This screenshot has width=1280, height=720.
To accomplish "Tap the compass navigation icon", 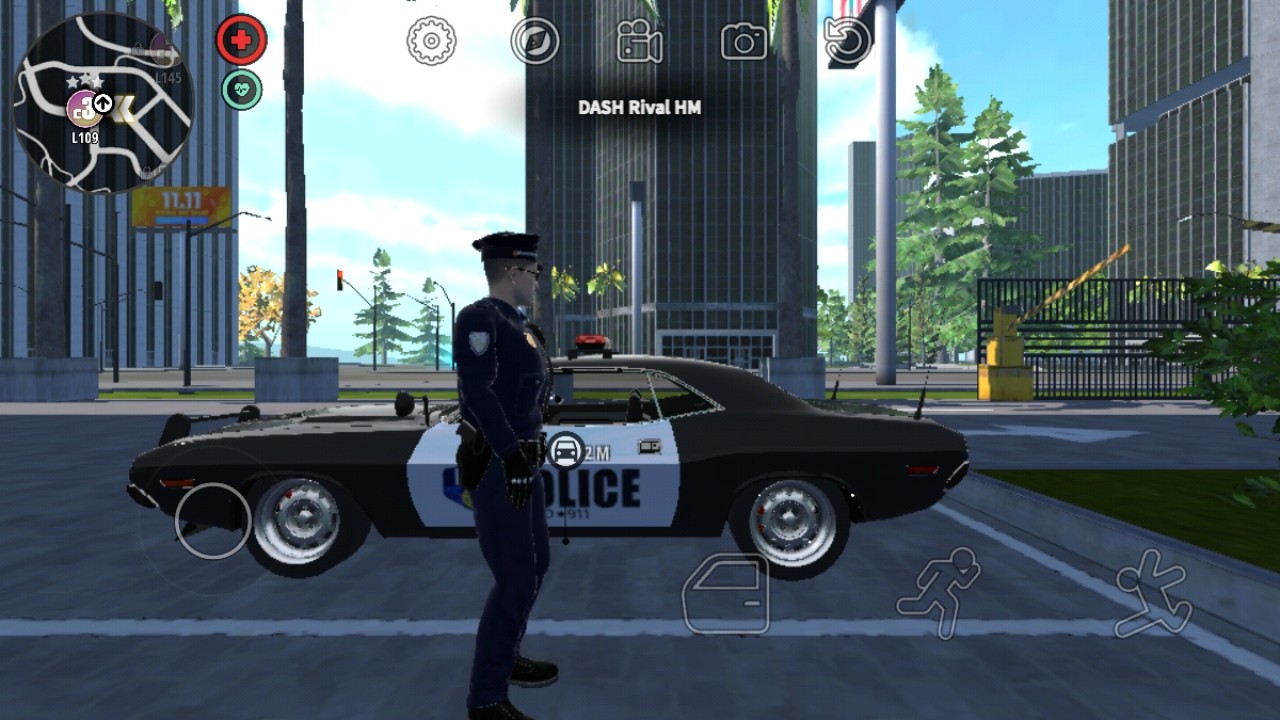I will (x=536, y=42).
